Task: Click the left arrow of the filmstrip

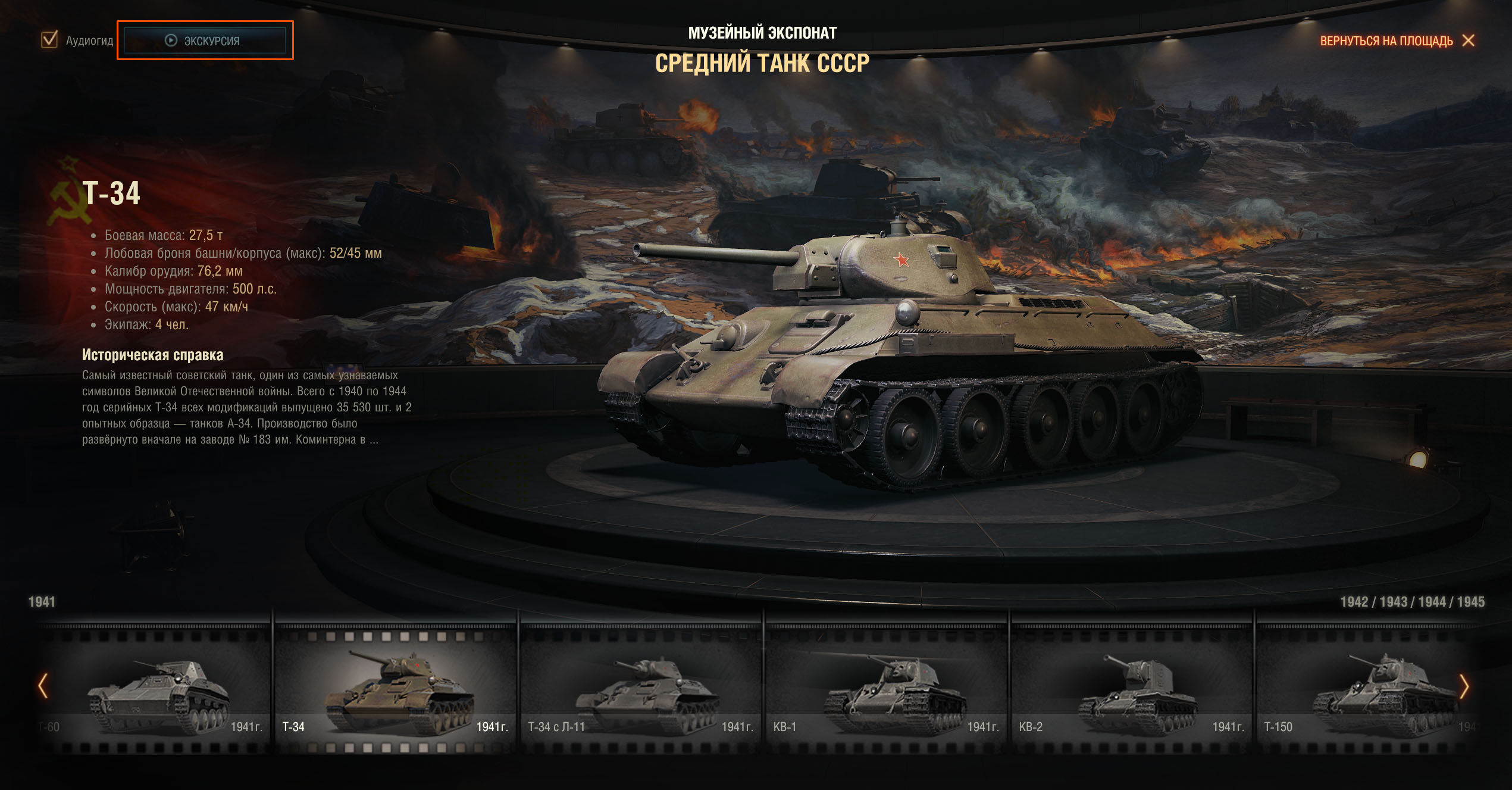Action: (43, 686)
